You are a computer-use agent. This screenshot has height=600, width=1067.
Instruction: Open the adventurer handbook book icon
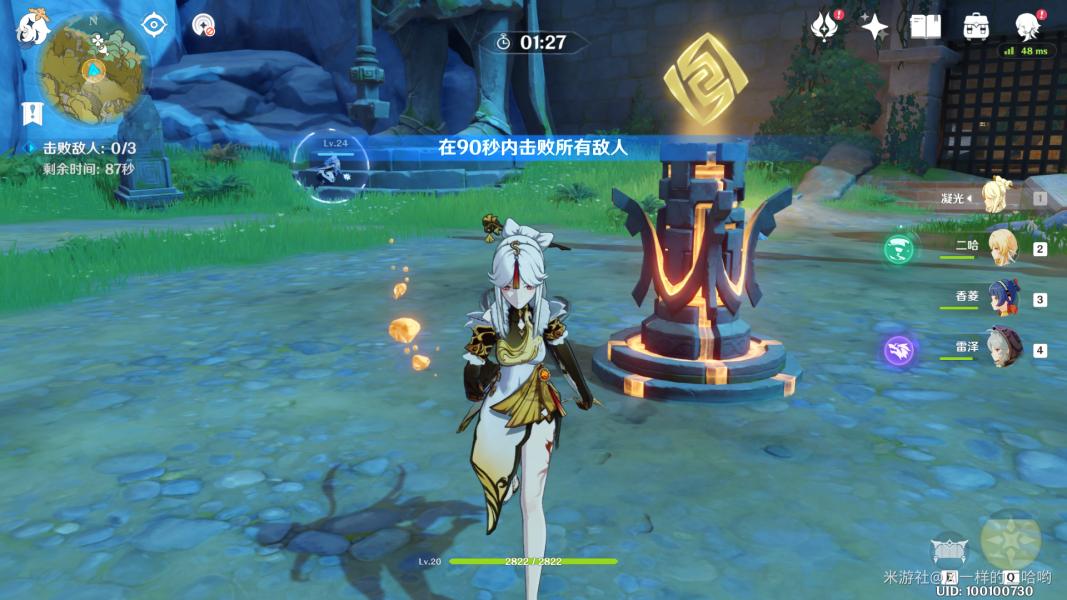tap(925, 27)
